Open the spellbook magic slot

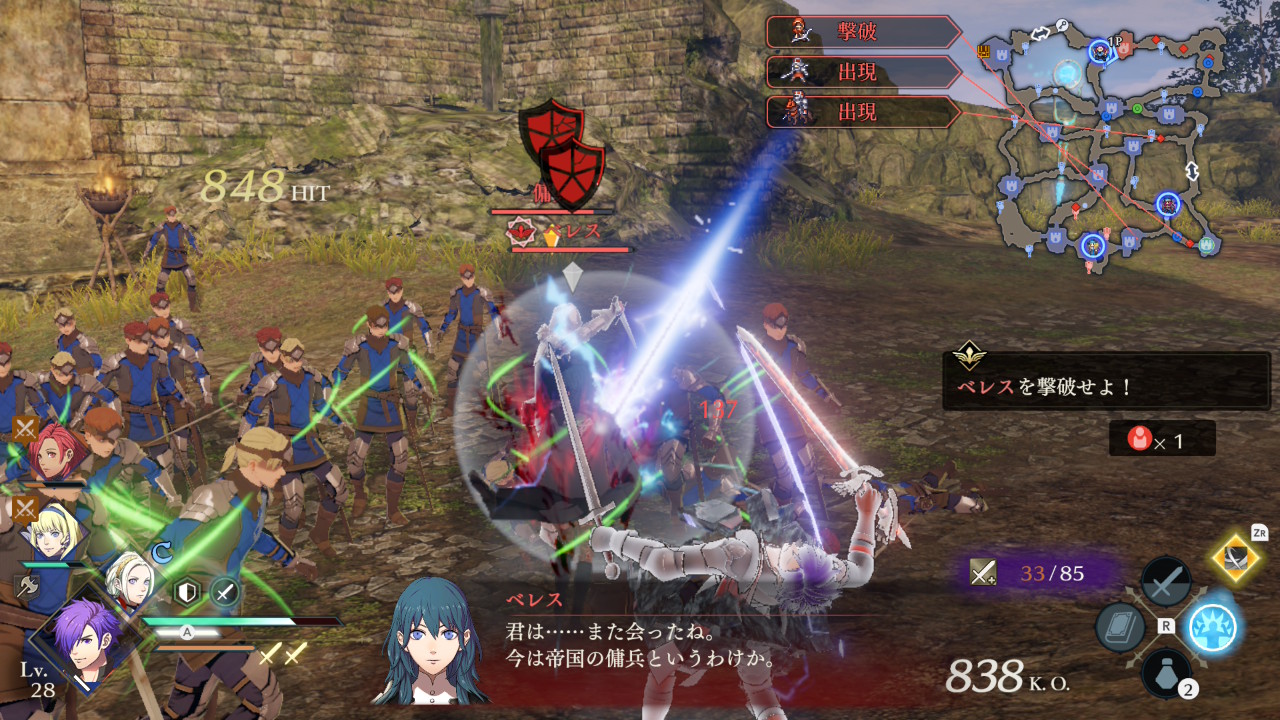1120,628
